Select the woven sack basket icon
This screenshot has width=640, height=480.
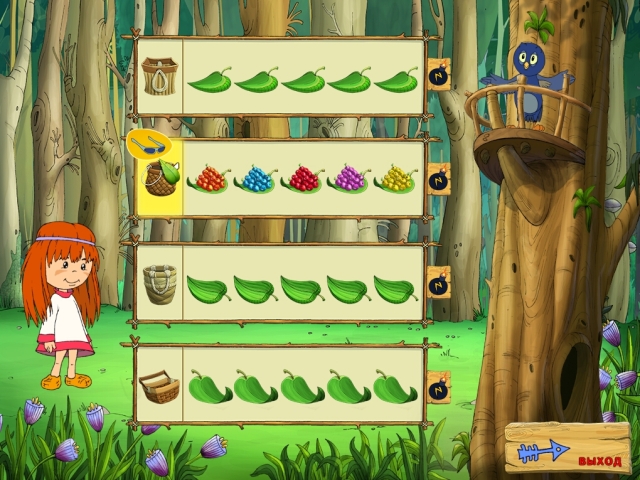(158, 284)
